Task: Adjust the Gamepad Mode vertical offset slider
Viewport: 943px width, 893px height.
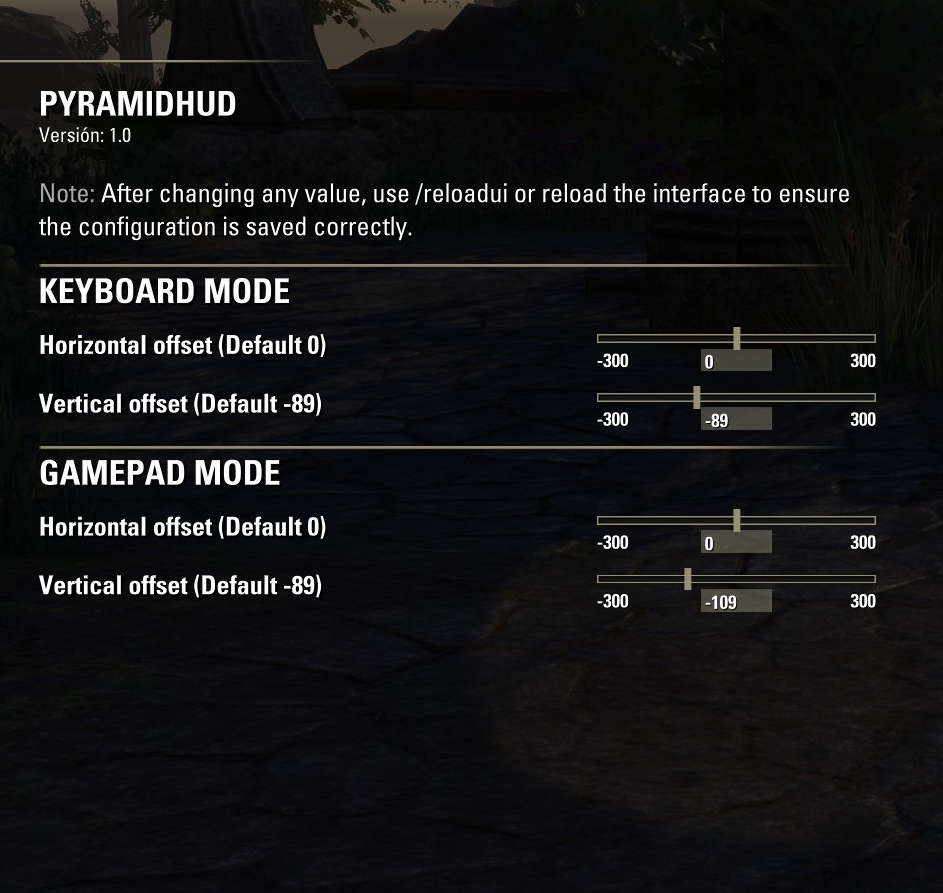Action: pyautogui.click(x=688, y=579)
